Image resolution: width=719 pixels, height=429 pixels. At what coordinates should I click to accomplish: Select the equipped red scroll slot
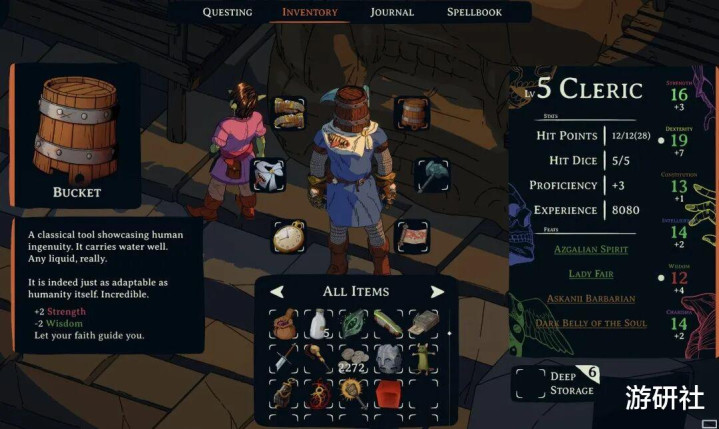click(412, 237)
